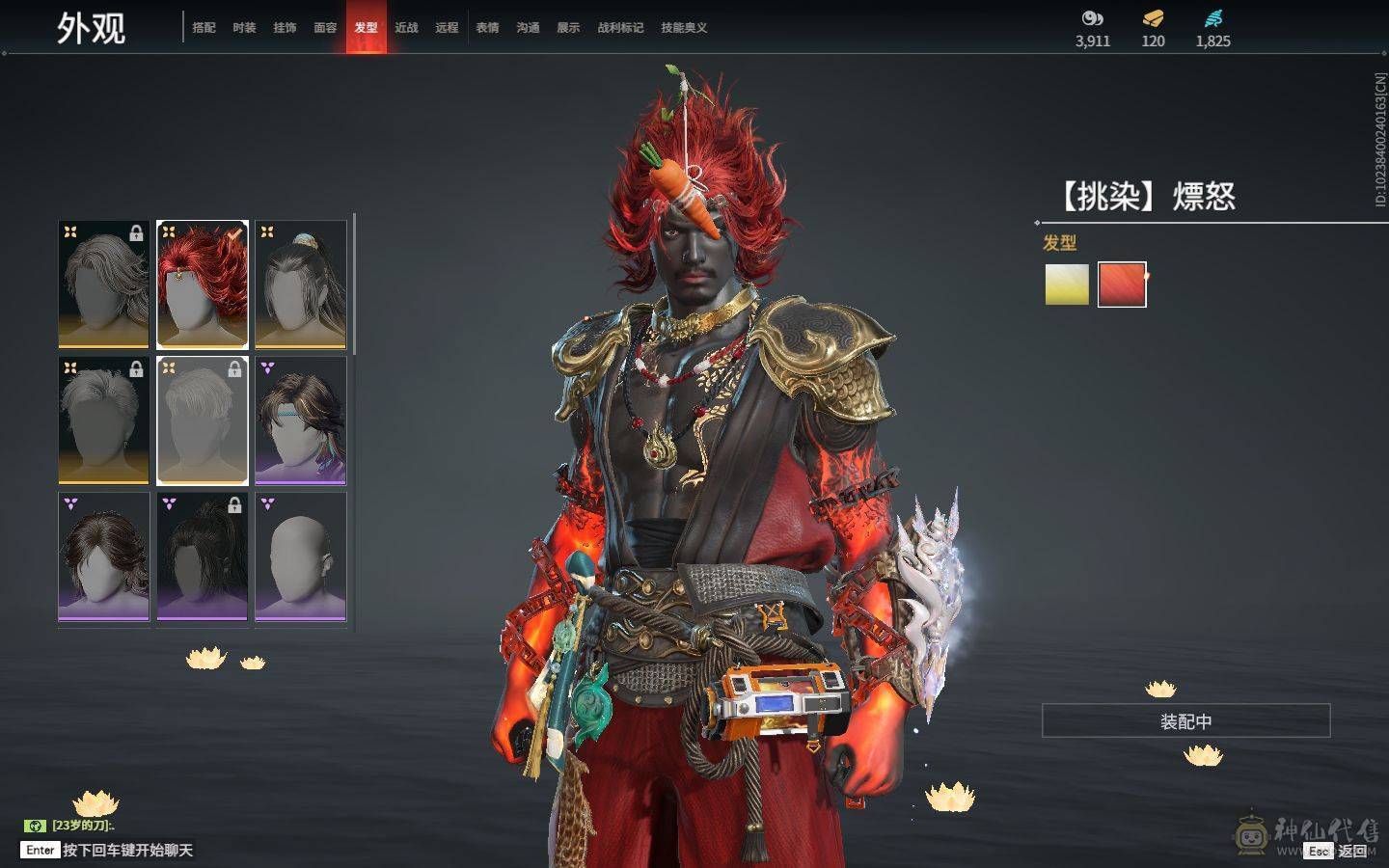Choose the unlocked wavy brown purple-tier hairstyle
The width and height of the screenshot is (1389, 868).
point(104,556)
